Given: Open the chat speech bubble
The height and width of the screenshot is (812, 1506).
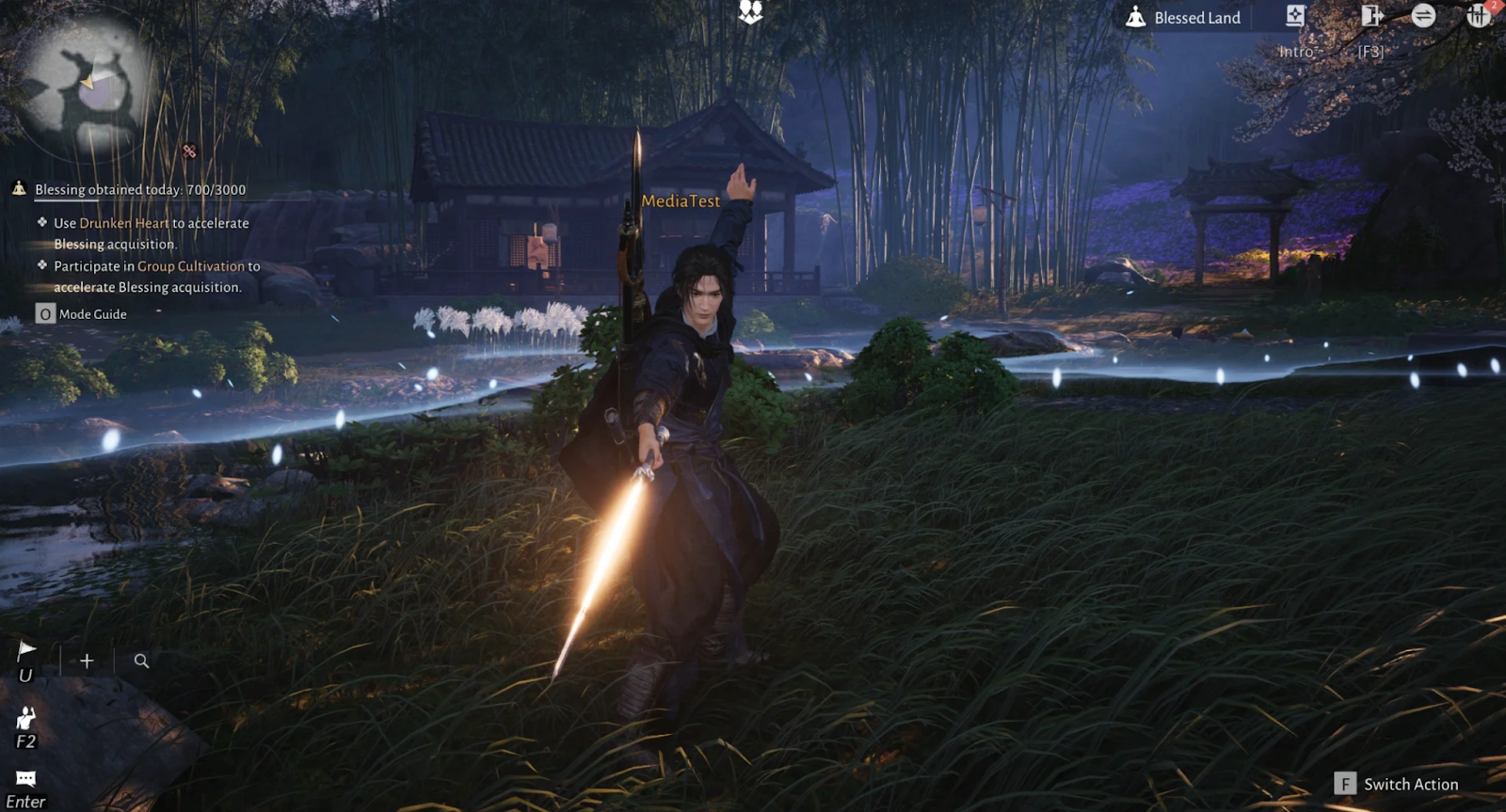Looking at the screenshot, I should (26, 778).
